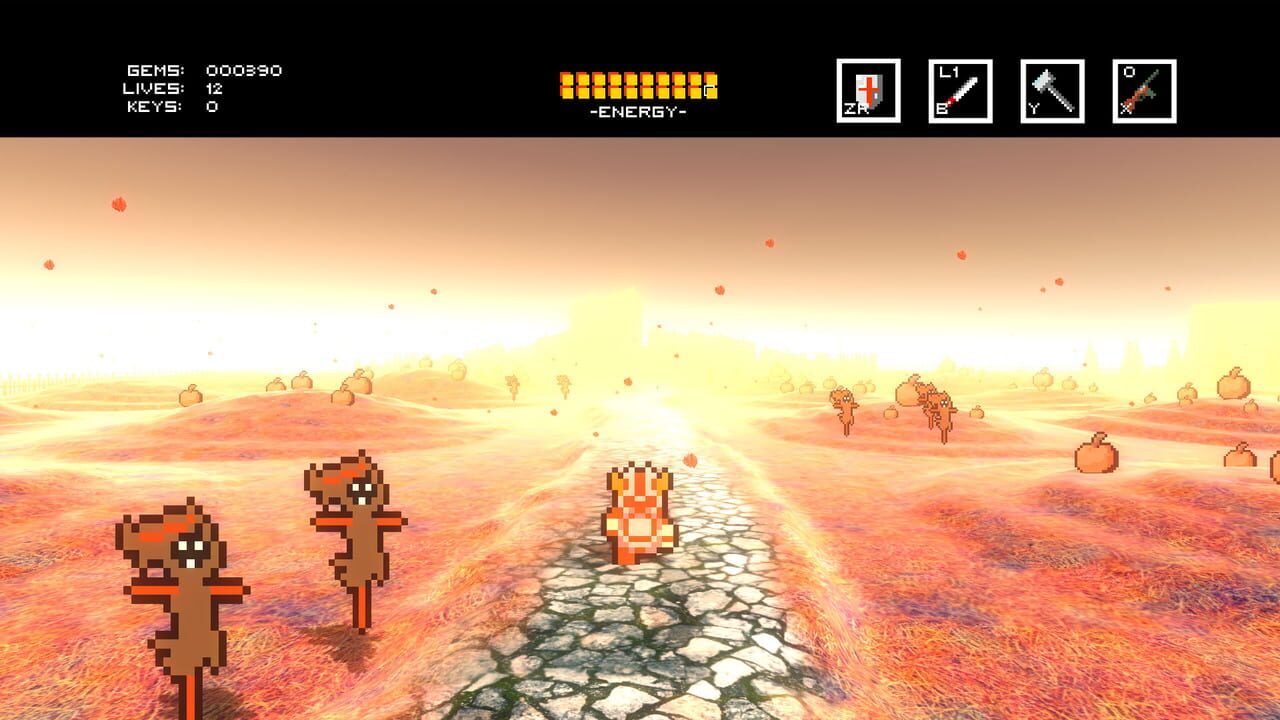Viewport: 1280px width, 720px height.
Task: Click the rightmost empty energy segment
Action: click(x=709, y=88)
